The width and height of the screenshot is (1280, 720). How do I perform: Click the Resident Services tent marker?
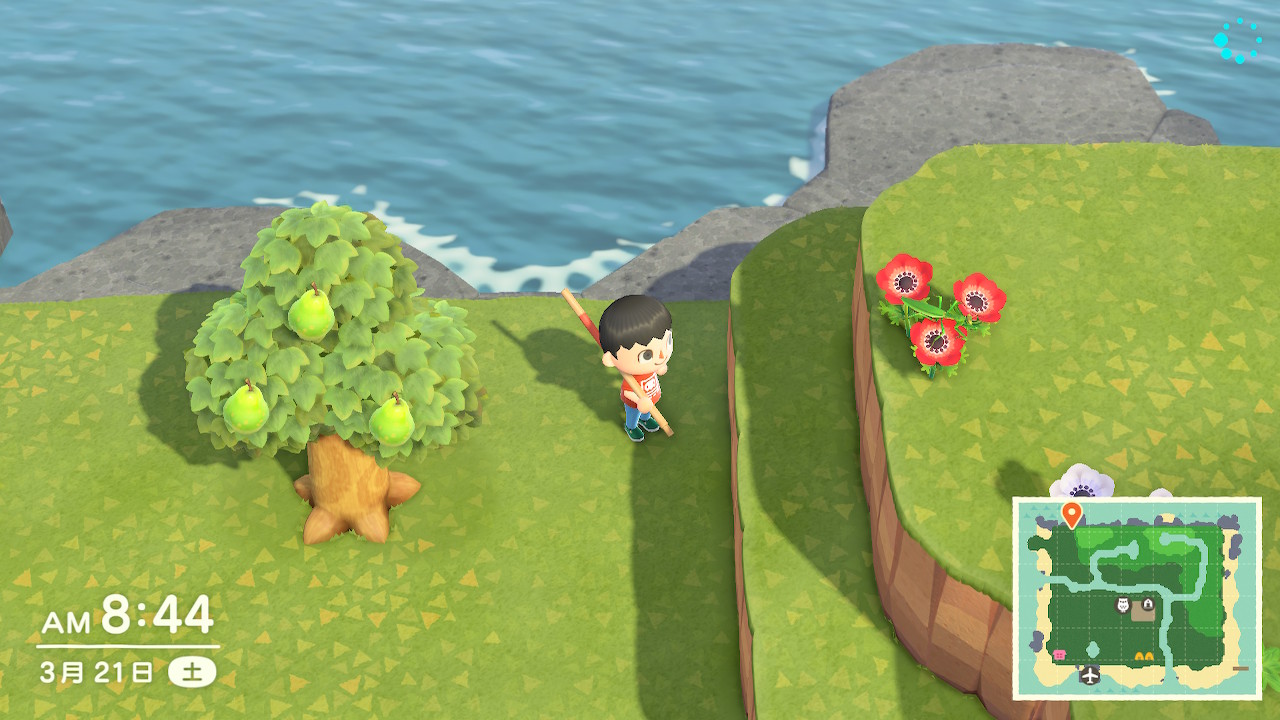[x=1147, y=605]
